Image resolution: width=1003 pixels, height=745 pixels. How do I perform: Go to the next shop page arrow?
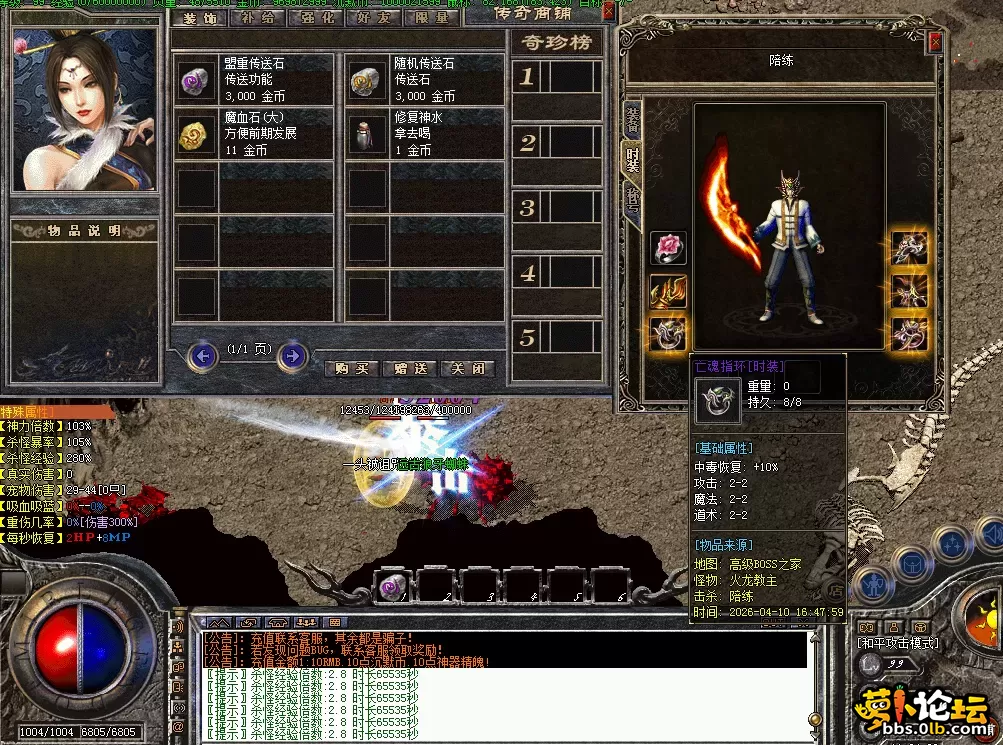(x=292, y=355)
